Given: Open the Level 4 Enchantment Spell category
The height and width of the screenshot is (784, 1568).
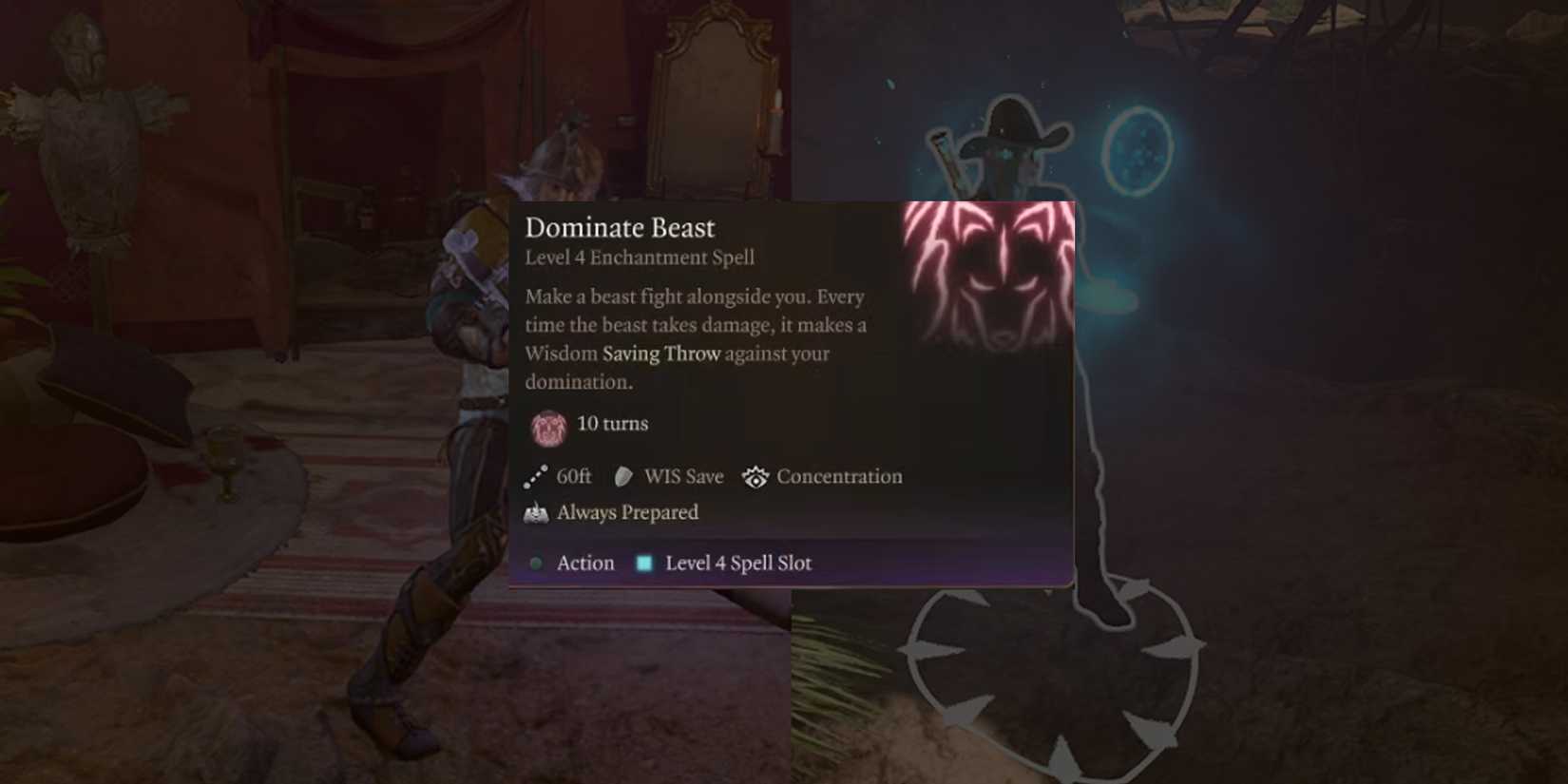Looking at the screenshot, I should click(x=639, y=257).
